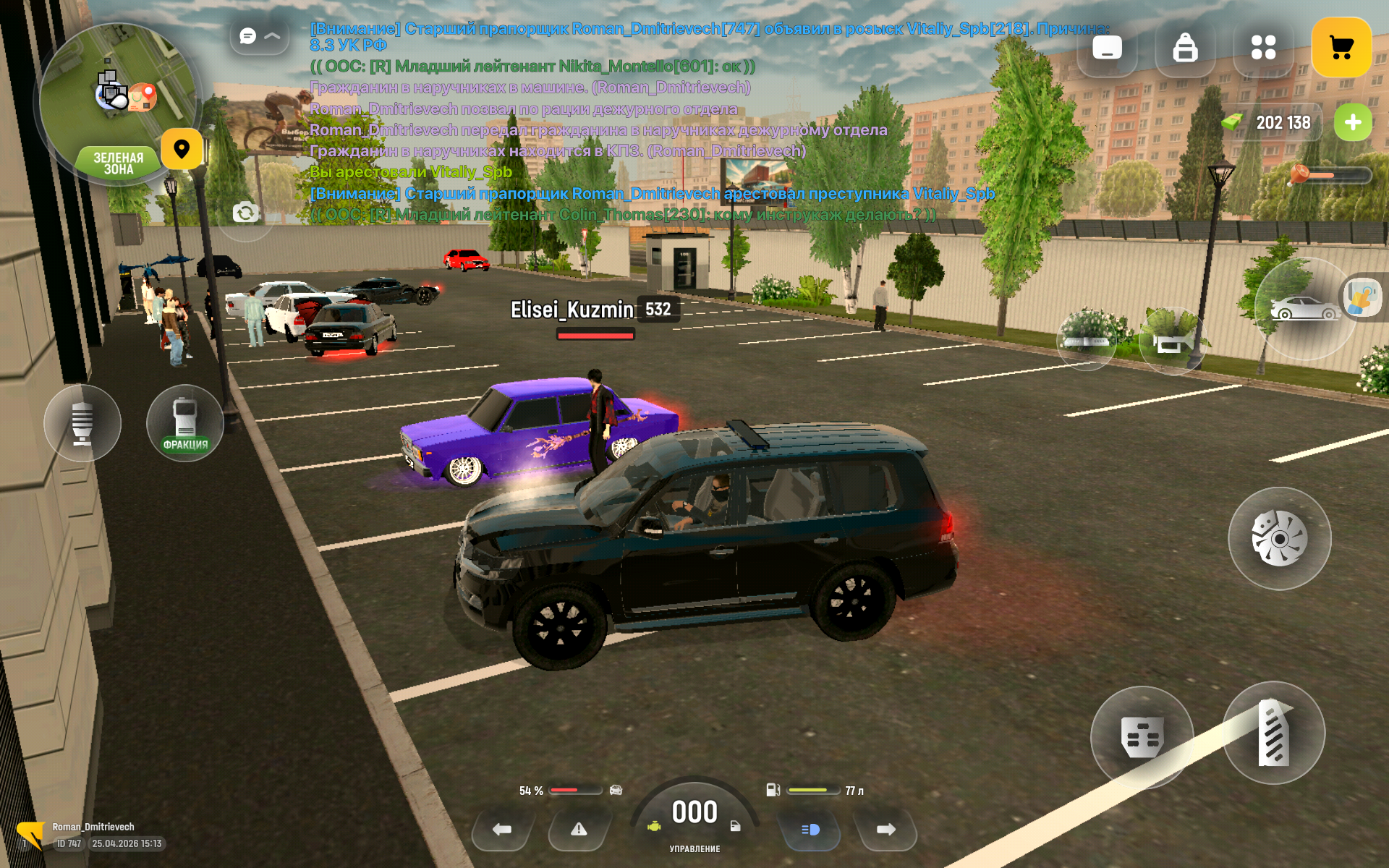Open the backpack inventory

click(x=1185, y=48)
